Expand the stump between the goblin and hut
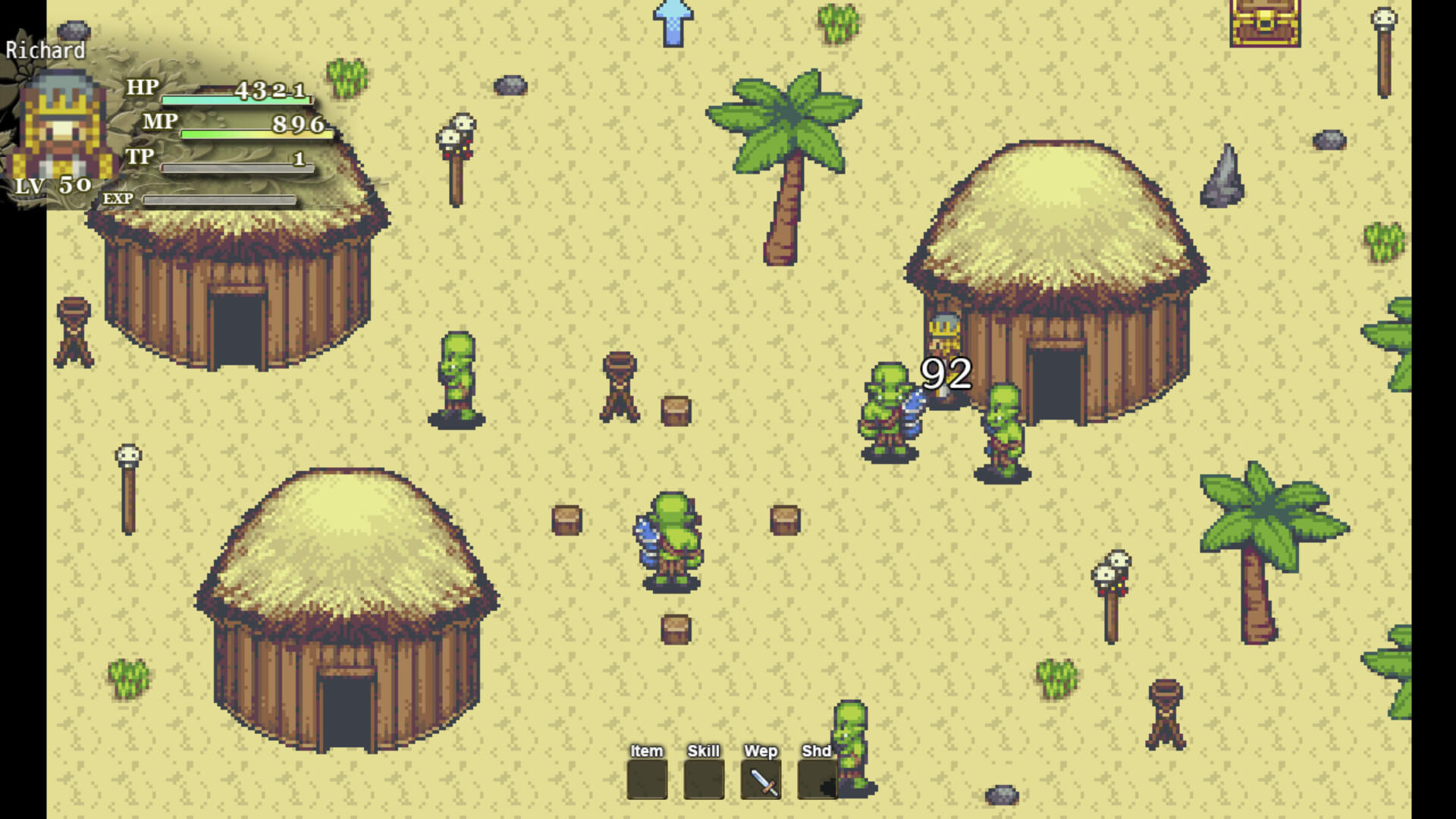The image size is (1456, 819). [x=677, y=409]
